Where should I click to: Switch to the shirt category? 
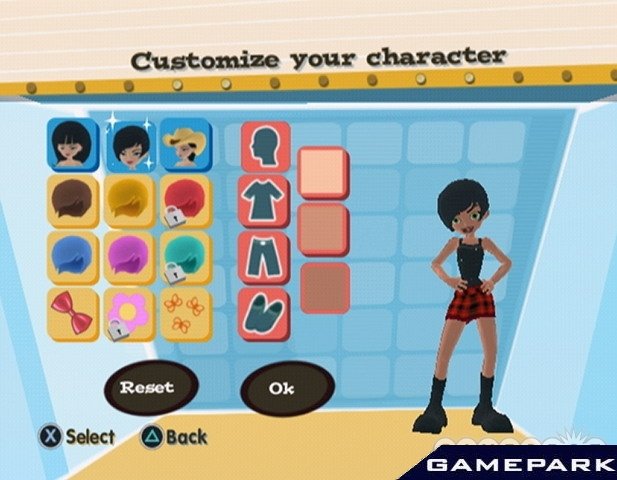click(265, 201)
